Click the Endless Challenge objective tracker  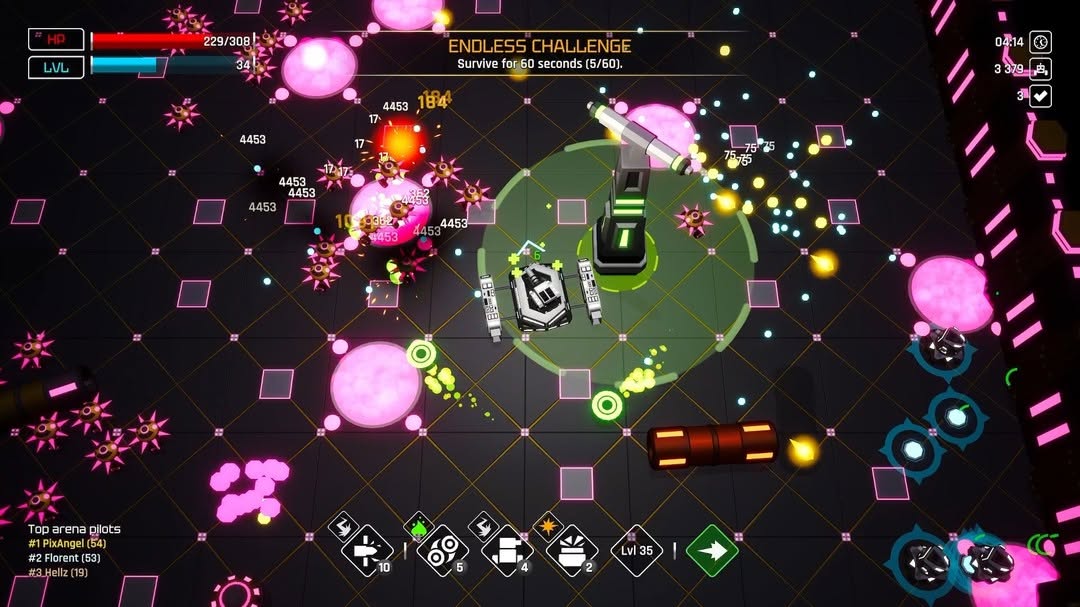539,54
